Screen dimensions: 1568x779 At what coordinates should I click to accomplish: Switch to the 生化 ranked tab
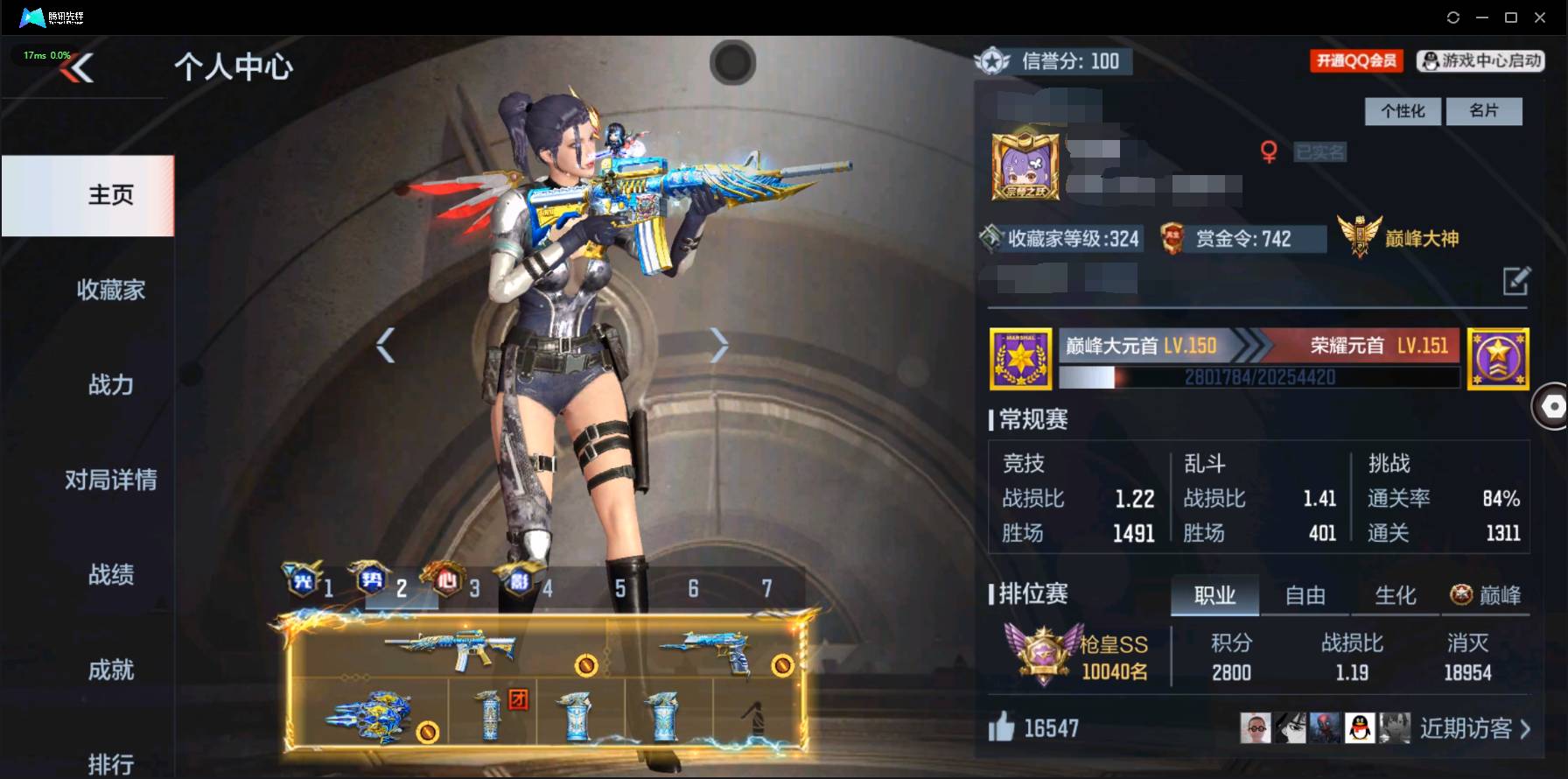pyautogui.click(x=1396, y=595)
